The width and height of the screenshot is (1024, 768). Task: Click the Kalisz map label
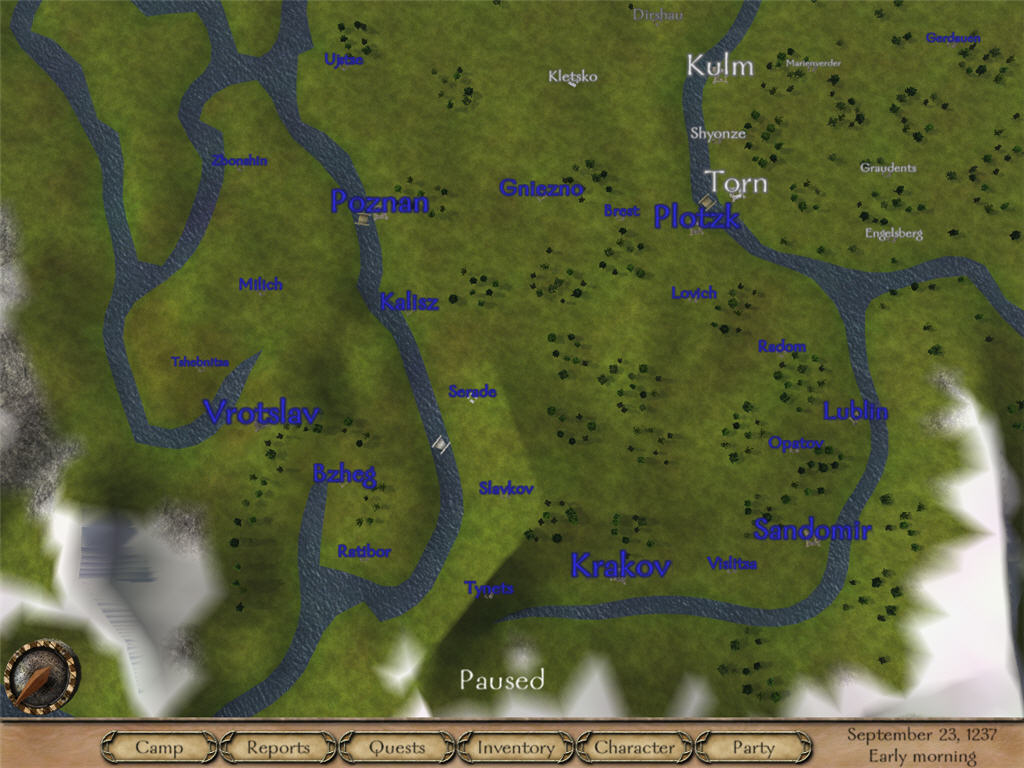(x=408, y=303)
